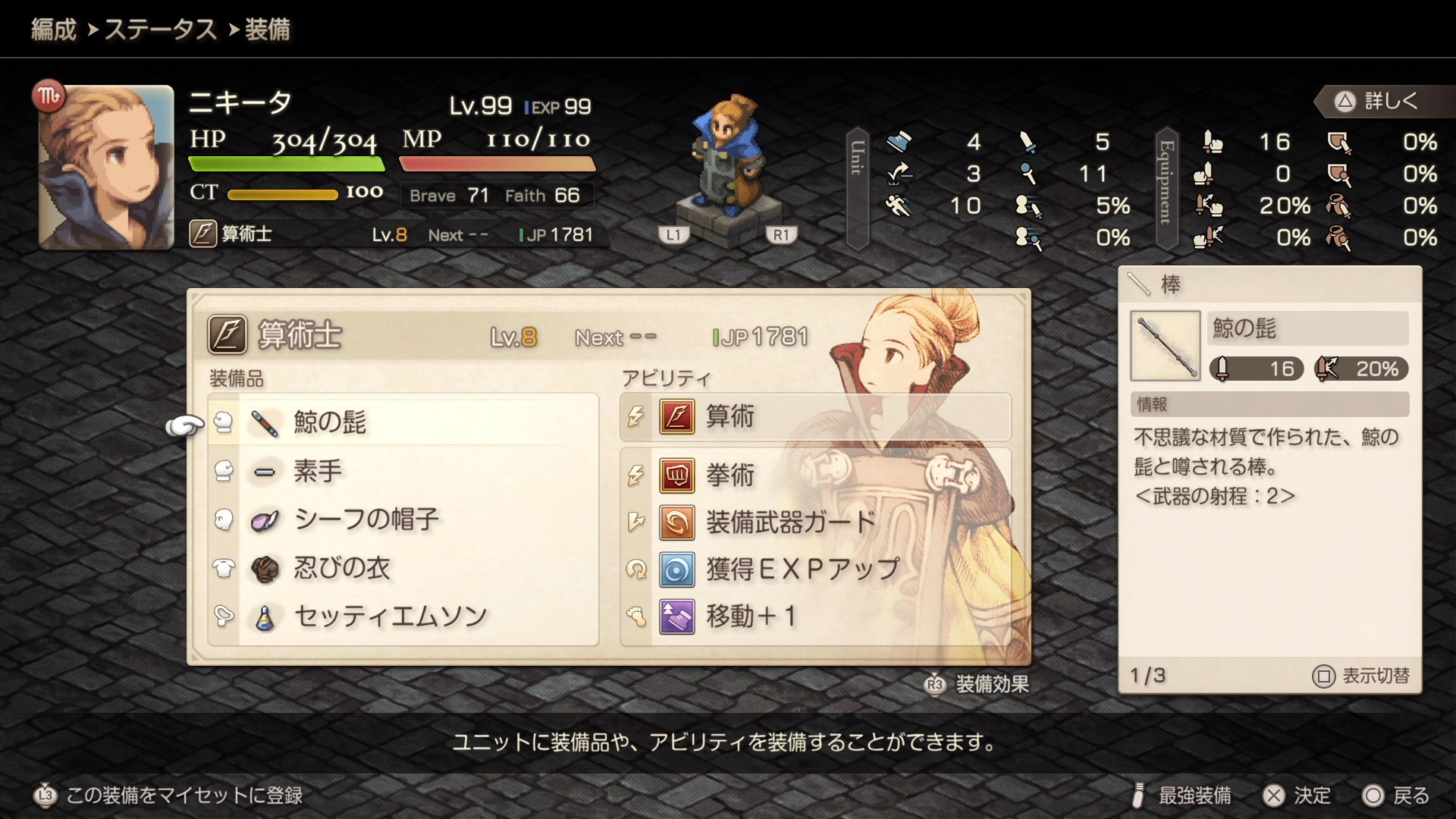Confirm with the 決定 button

click(1298, 795)
